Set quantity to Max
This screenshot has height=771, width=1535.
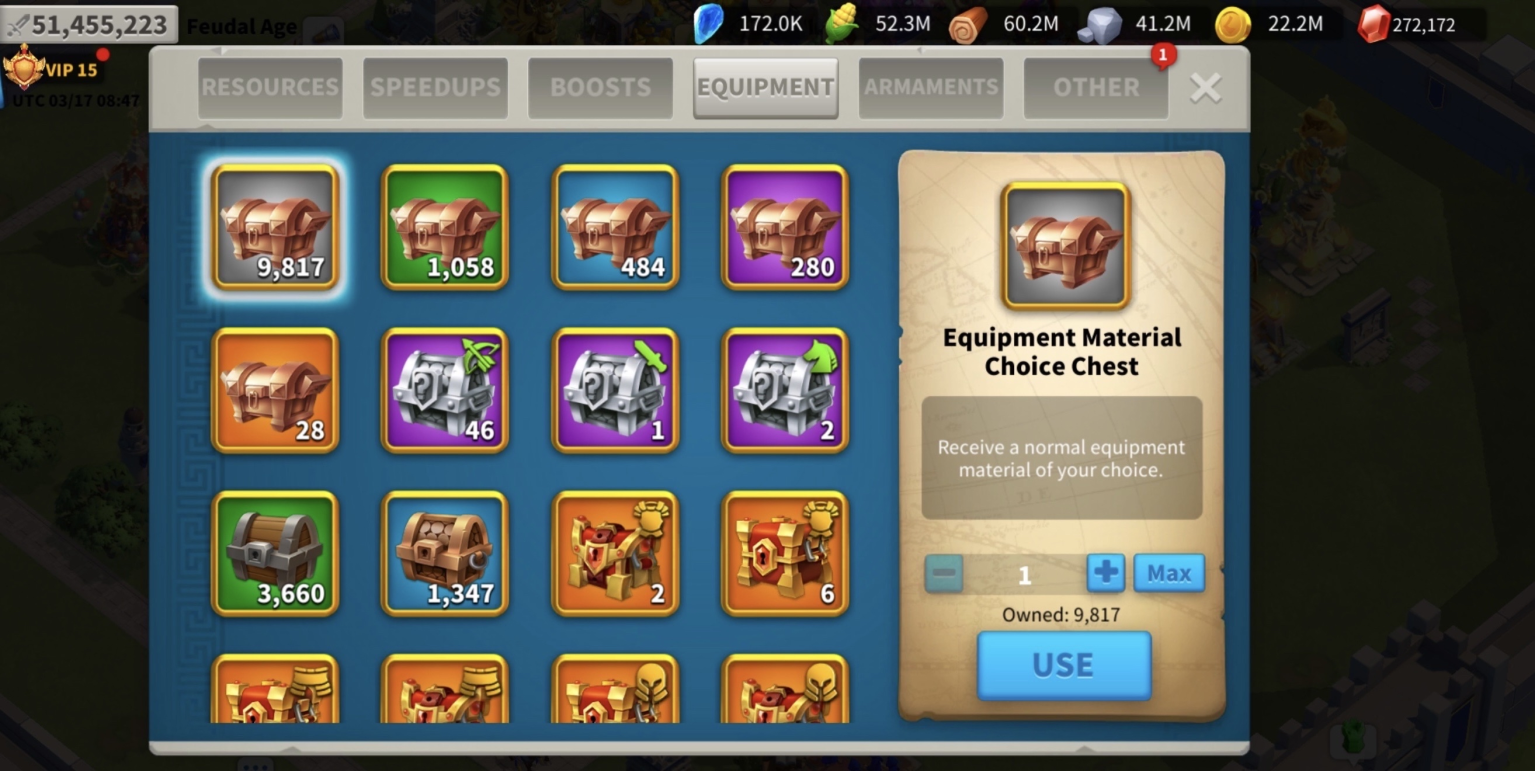(x=1168, y=574)
